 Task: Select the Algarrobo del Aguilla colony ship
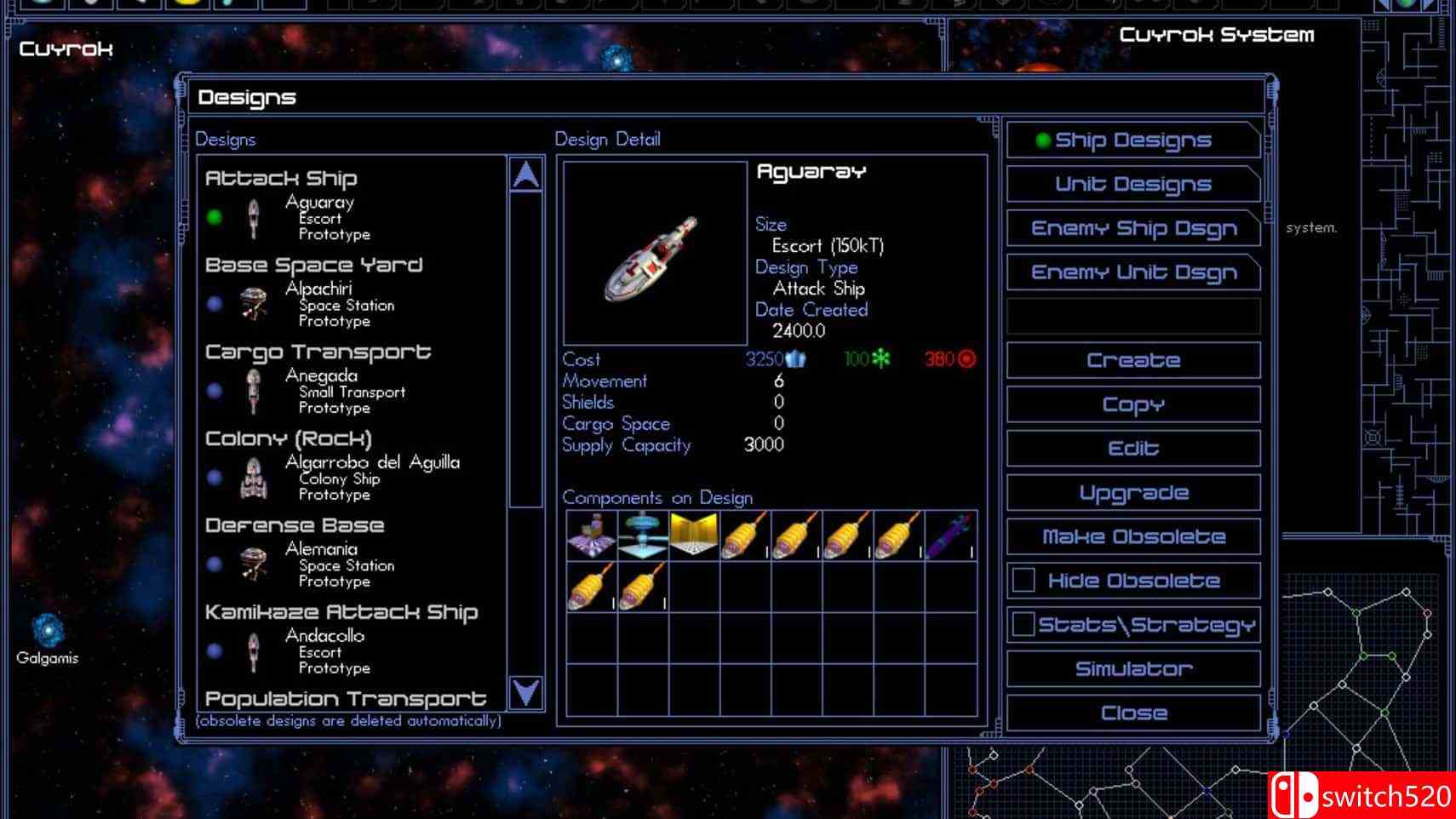pyautogui.click(x=341, y=478)
